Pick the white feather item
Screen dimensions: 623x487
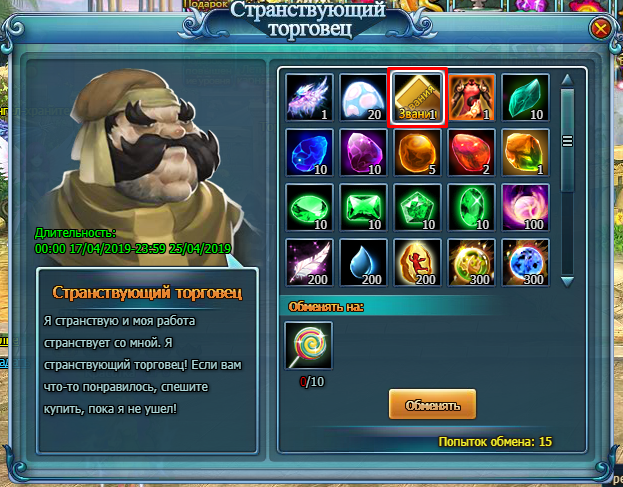pyautogui.click(x=309, y=261)
